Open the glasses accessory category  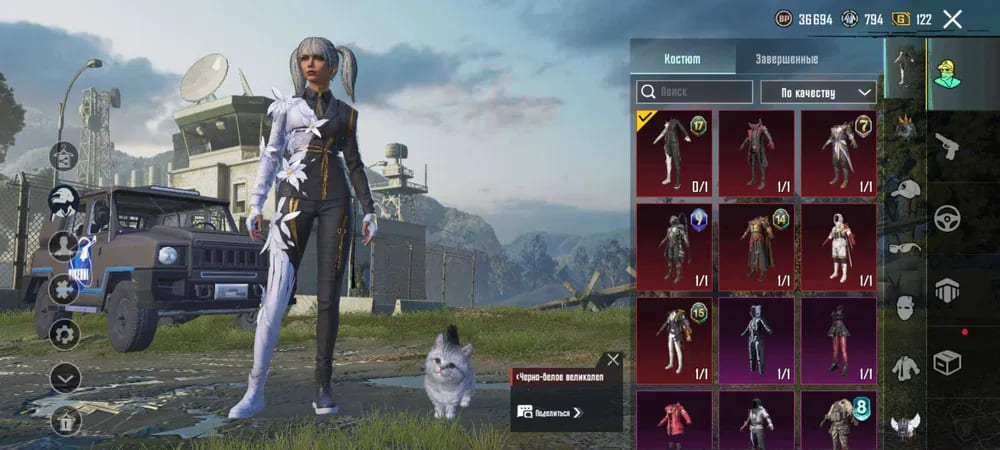[905, 249]
